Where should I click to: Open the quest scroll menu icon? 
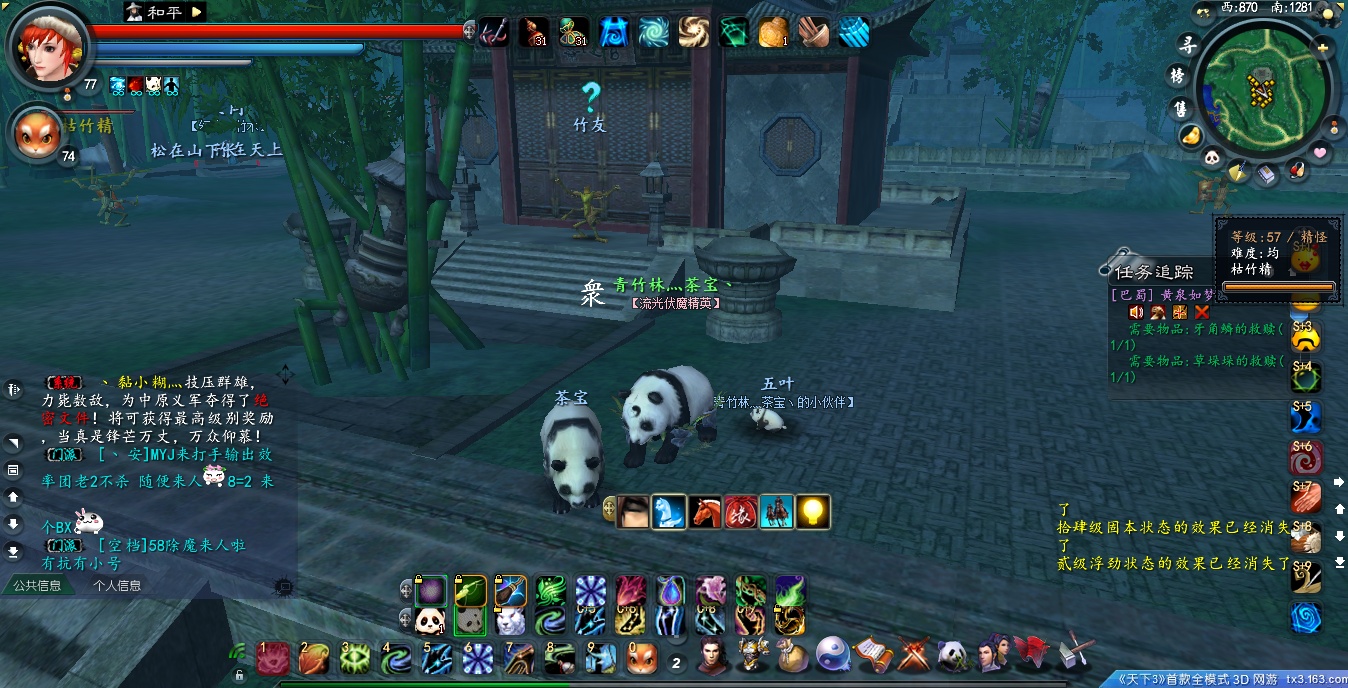[x=874, y=655]
